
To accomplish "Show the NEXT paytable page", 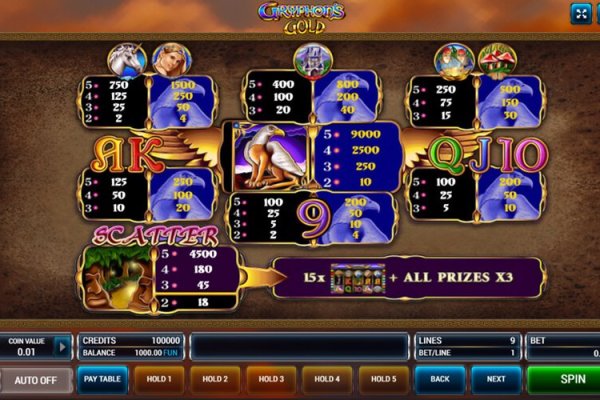I will click(496, 380).
